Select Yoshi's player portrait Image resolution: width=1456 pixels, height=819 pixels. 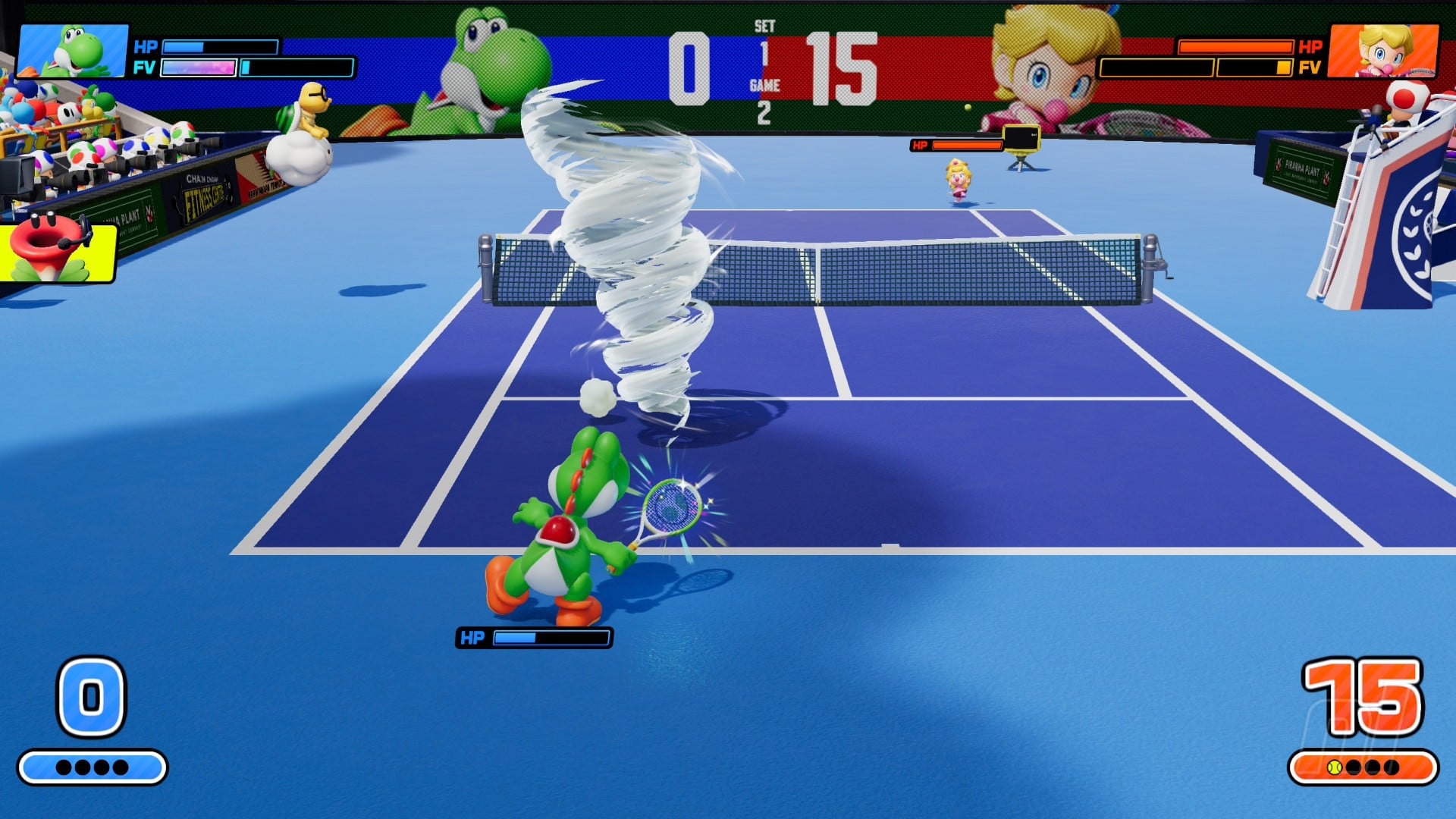(73, 50)
